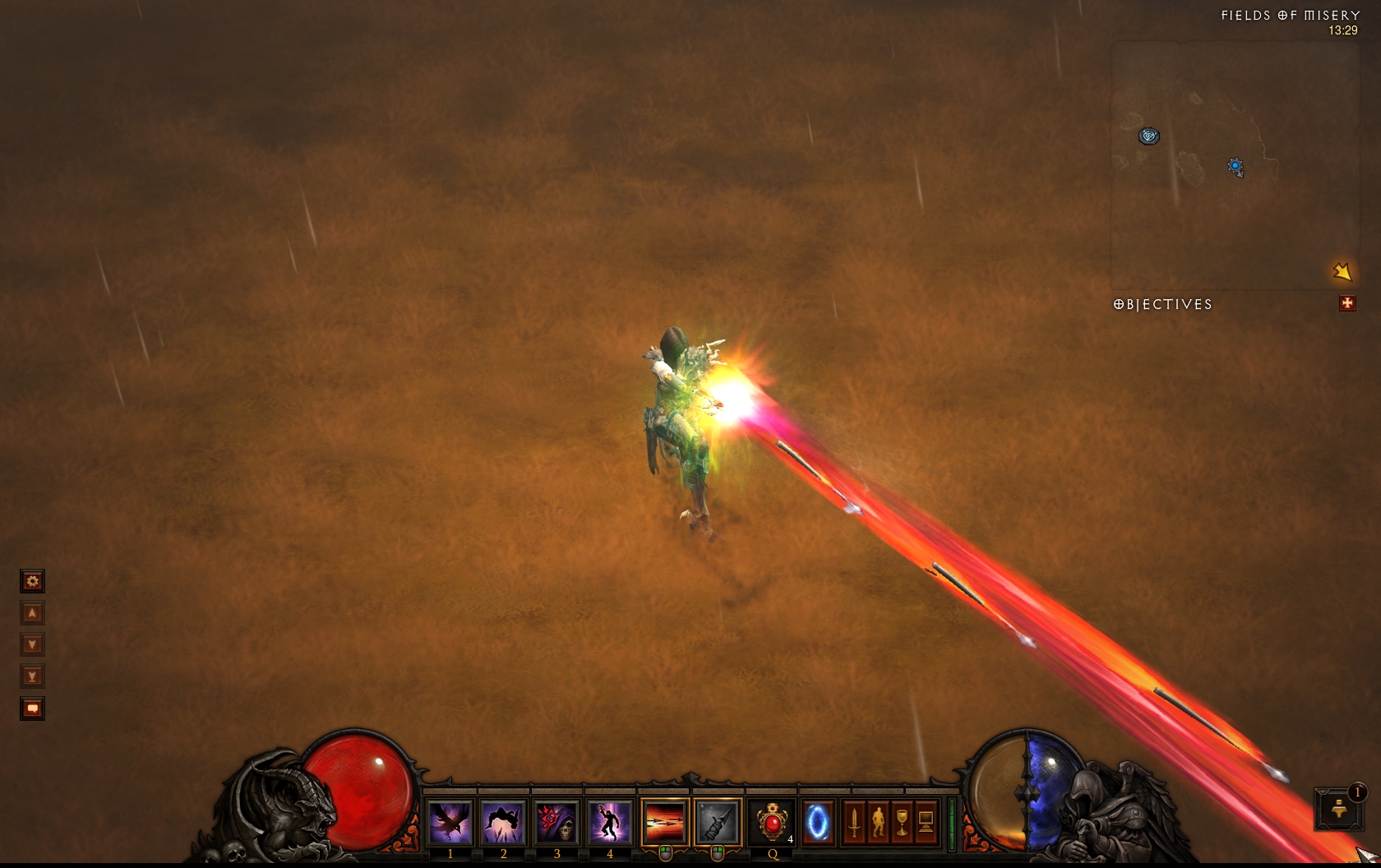Open the character inventory figure button
Viewport: 1381px width, 868px height.
pyautogui.click(x=879, y=822)
